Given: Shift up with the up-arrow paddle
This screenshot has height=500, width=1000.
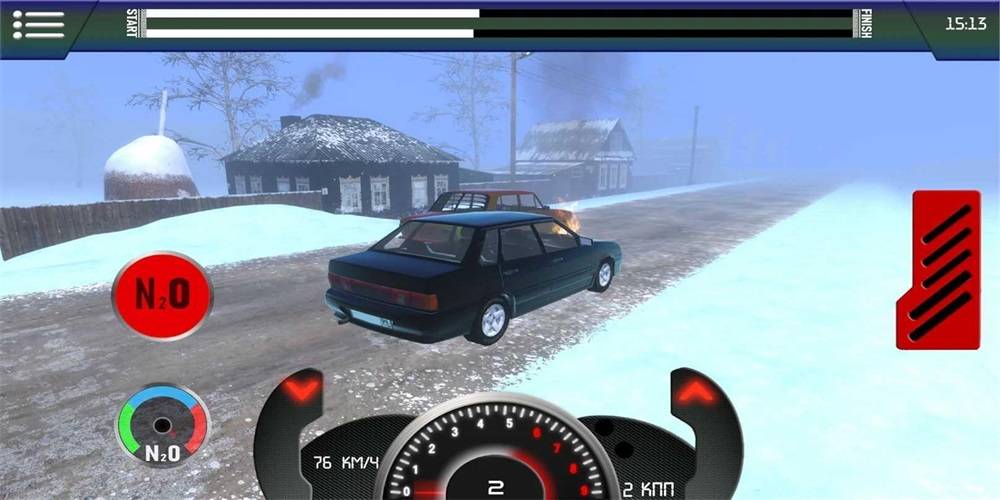Looking at the screenshot, I should 695,391.
